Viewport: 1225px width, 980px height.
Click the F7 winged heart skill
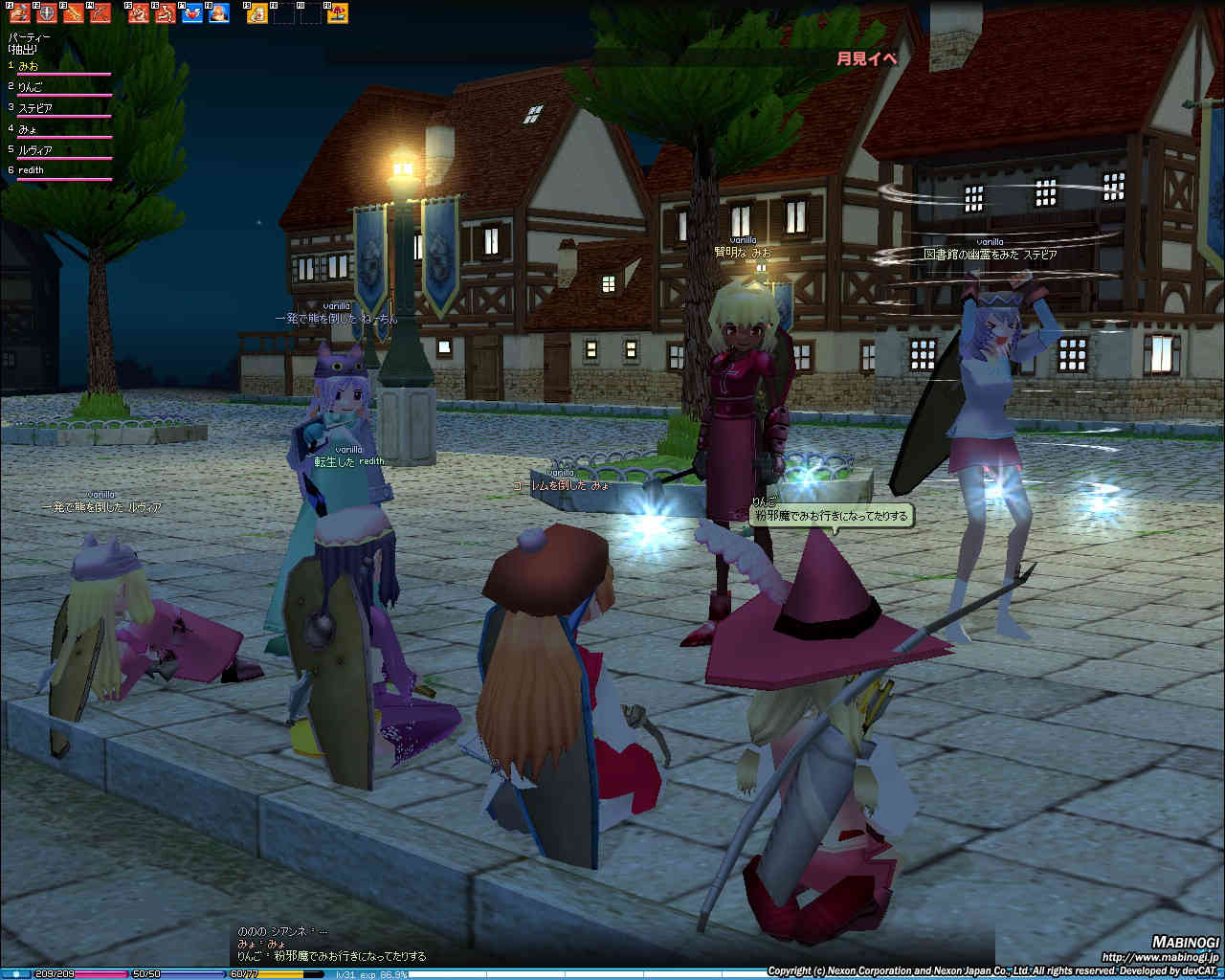point(192,13)
